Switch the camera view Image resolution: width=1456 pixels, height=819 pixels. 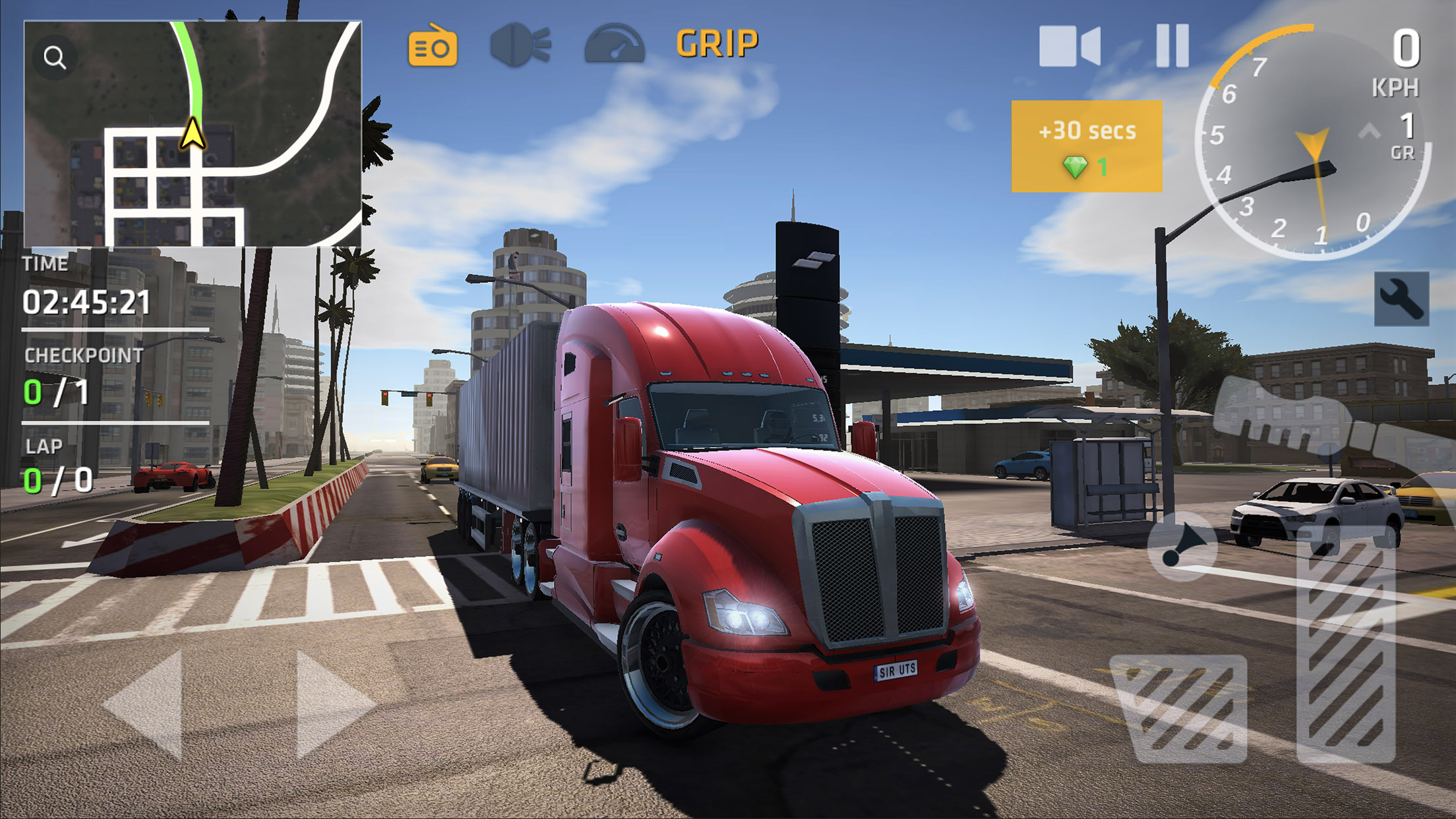click(1070, 46)
